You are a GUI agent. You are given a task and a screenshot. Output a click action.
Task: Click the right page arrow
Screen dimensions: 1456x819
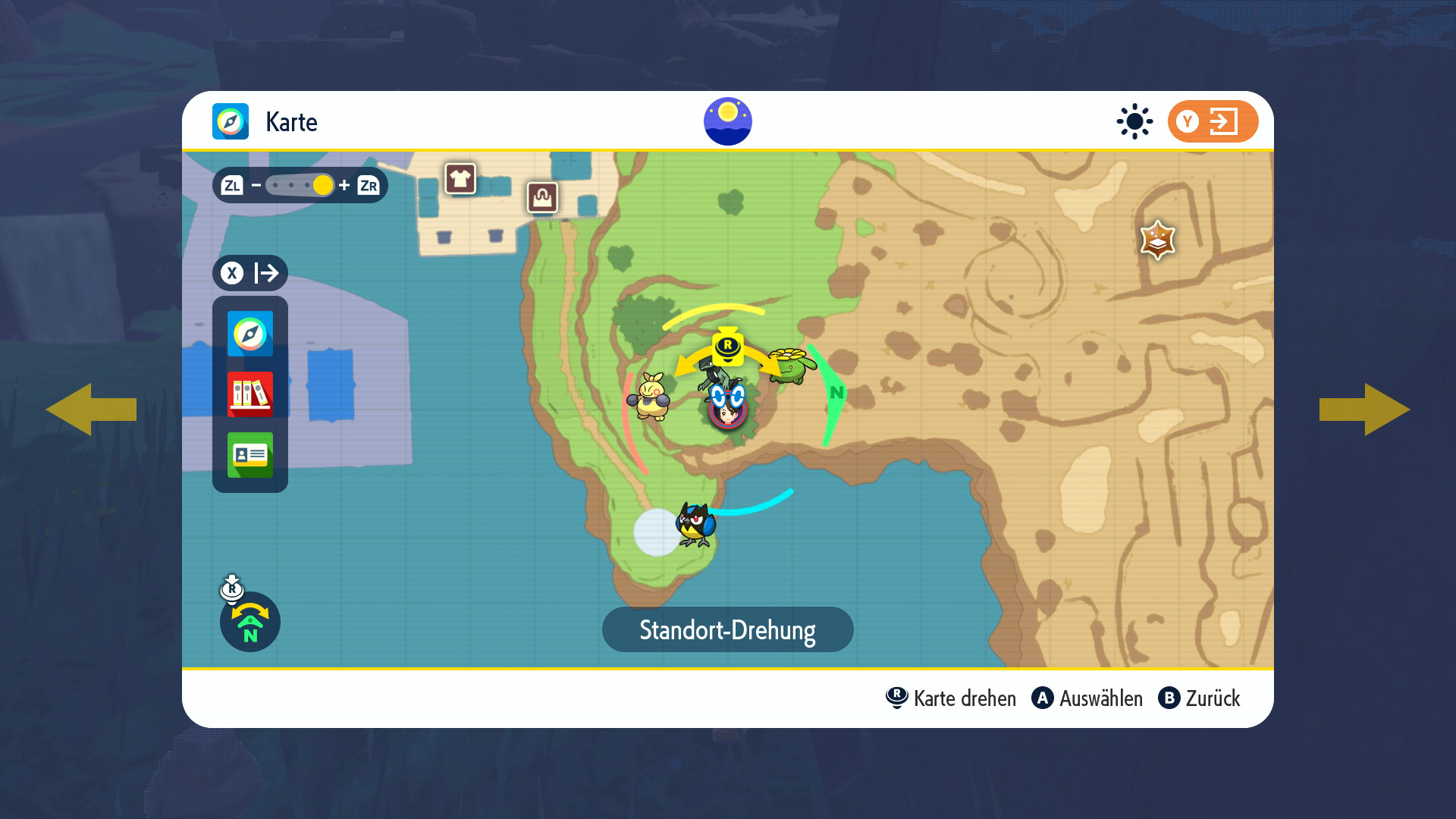pyautogui.click(x=1365, y=409)
